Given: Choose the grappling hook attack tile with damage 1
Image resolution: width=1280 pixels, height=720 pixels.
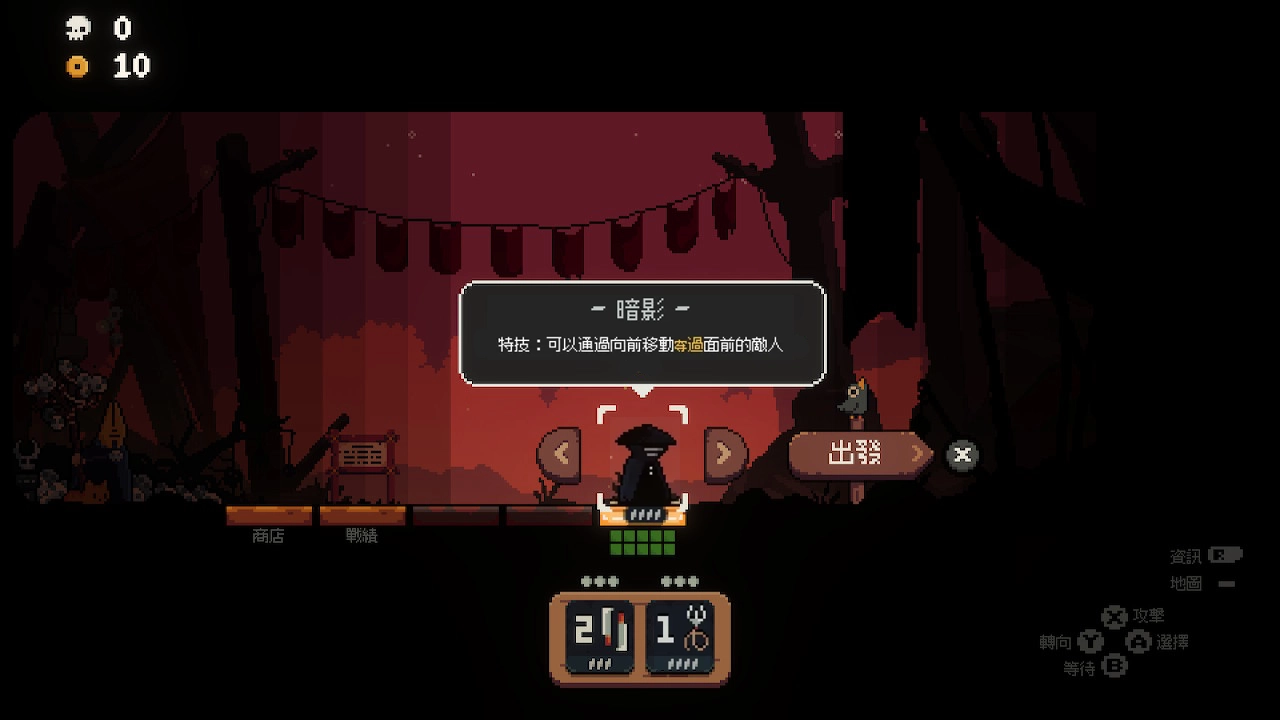Looking at the screenshot, I should (x=680, y=635).
